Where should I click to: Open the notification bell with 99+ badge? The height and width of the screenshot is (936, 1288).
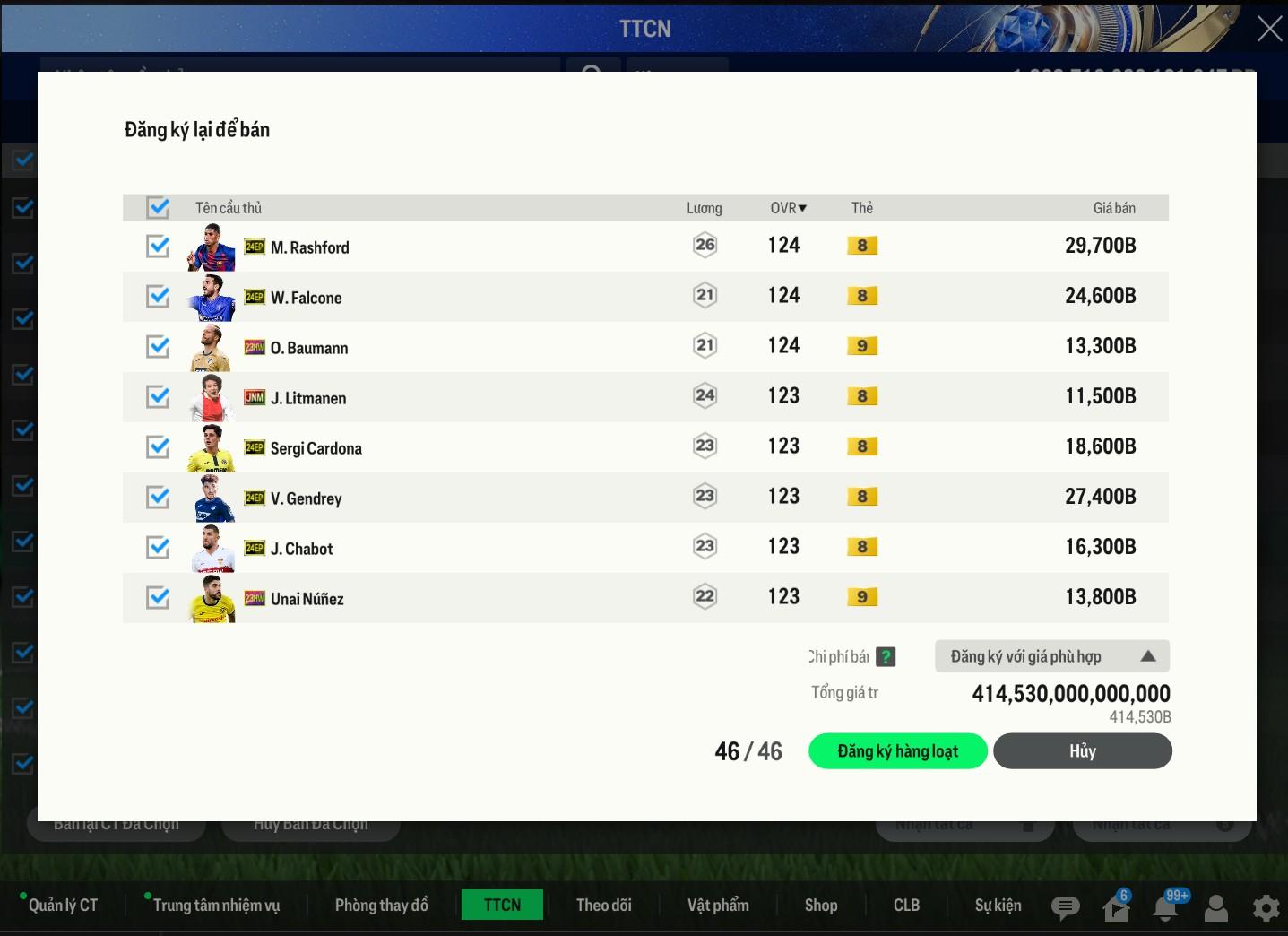click(1165, 908)
